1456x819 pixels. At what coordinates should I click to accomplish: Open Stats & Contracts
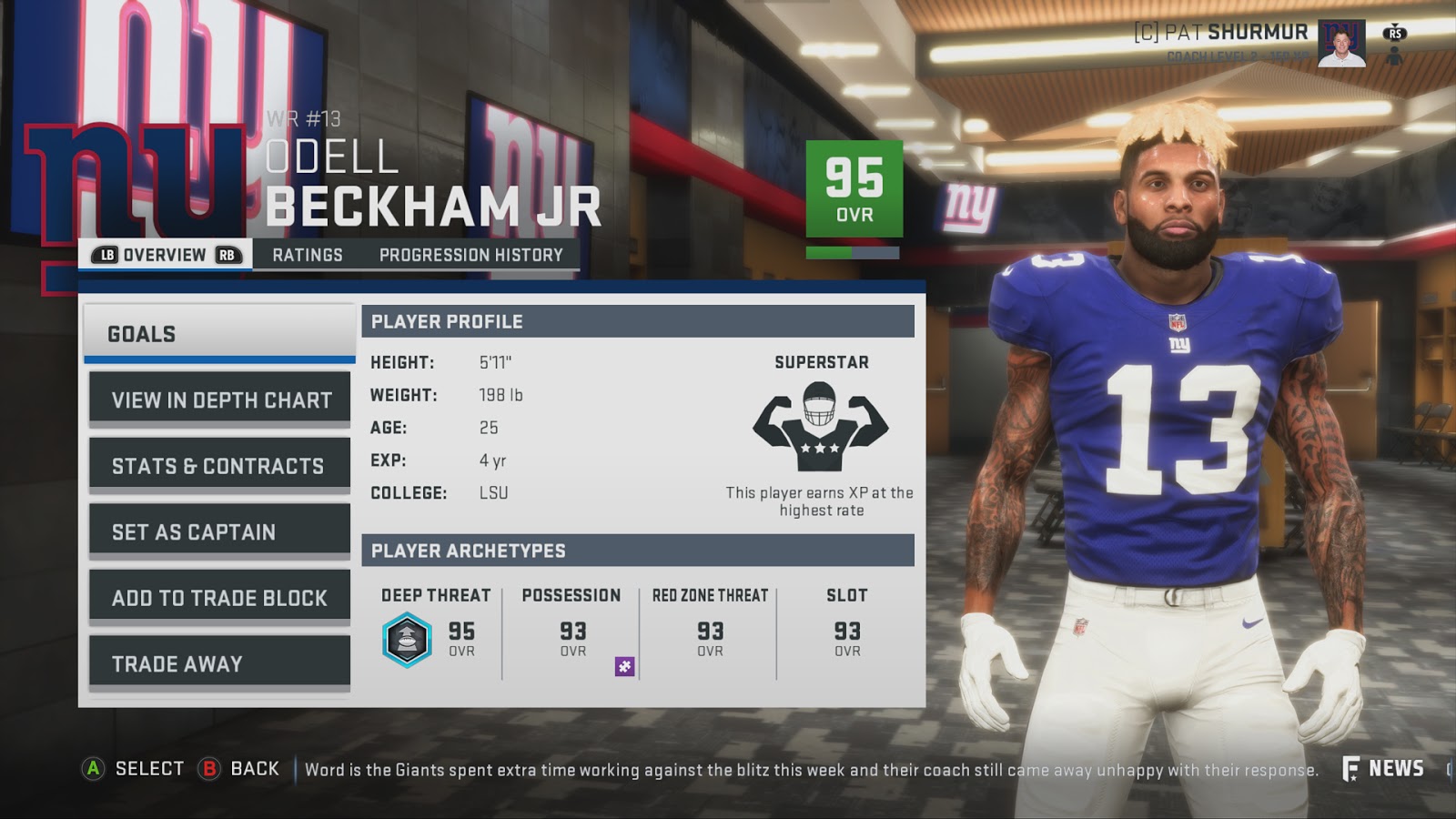point(218,464)
